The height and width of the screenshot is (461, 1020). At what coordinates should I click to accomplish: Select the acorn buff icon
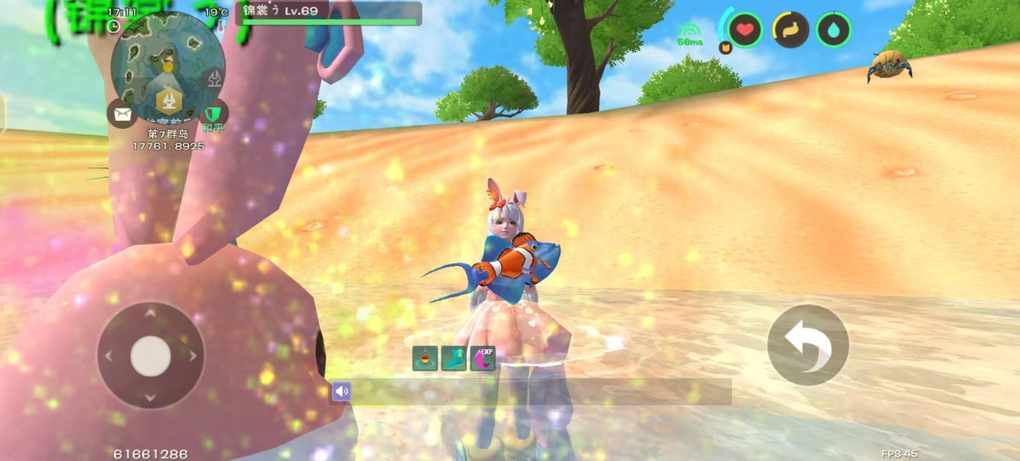[x=424, y=358]
